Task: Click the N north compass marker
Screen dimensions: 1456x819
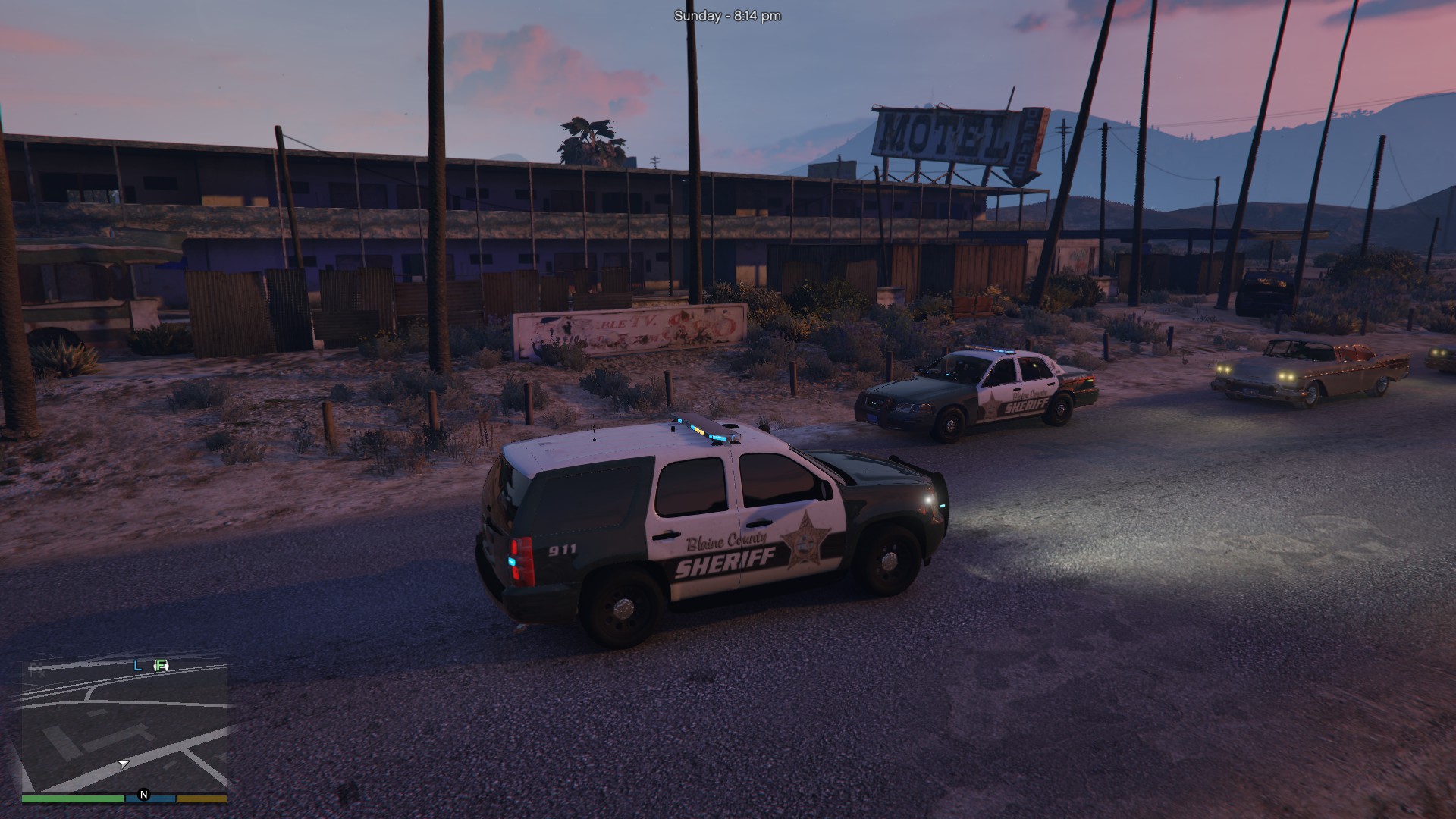Action: (144, 795)
